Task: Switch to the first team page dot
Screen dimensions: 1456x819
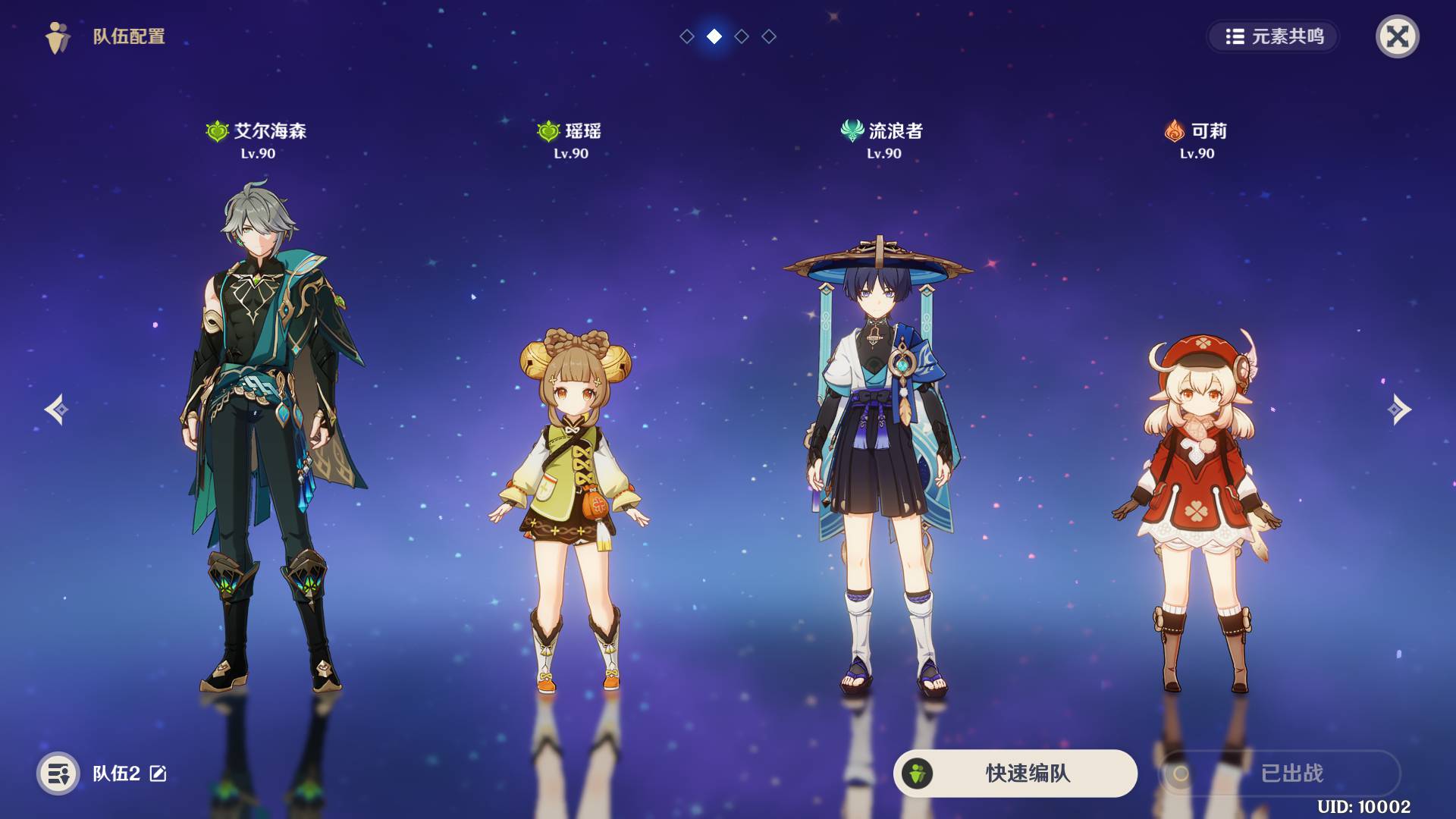Action: pos(687,36)
